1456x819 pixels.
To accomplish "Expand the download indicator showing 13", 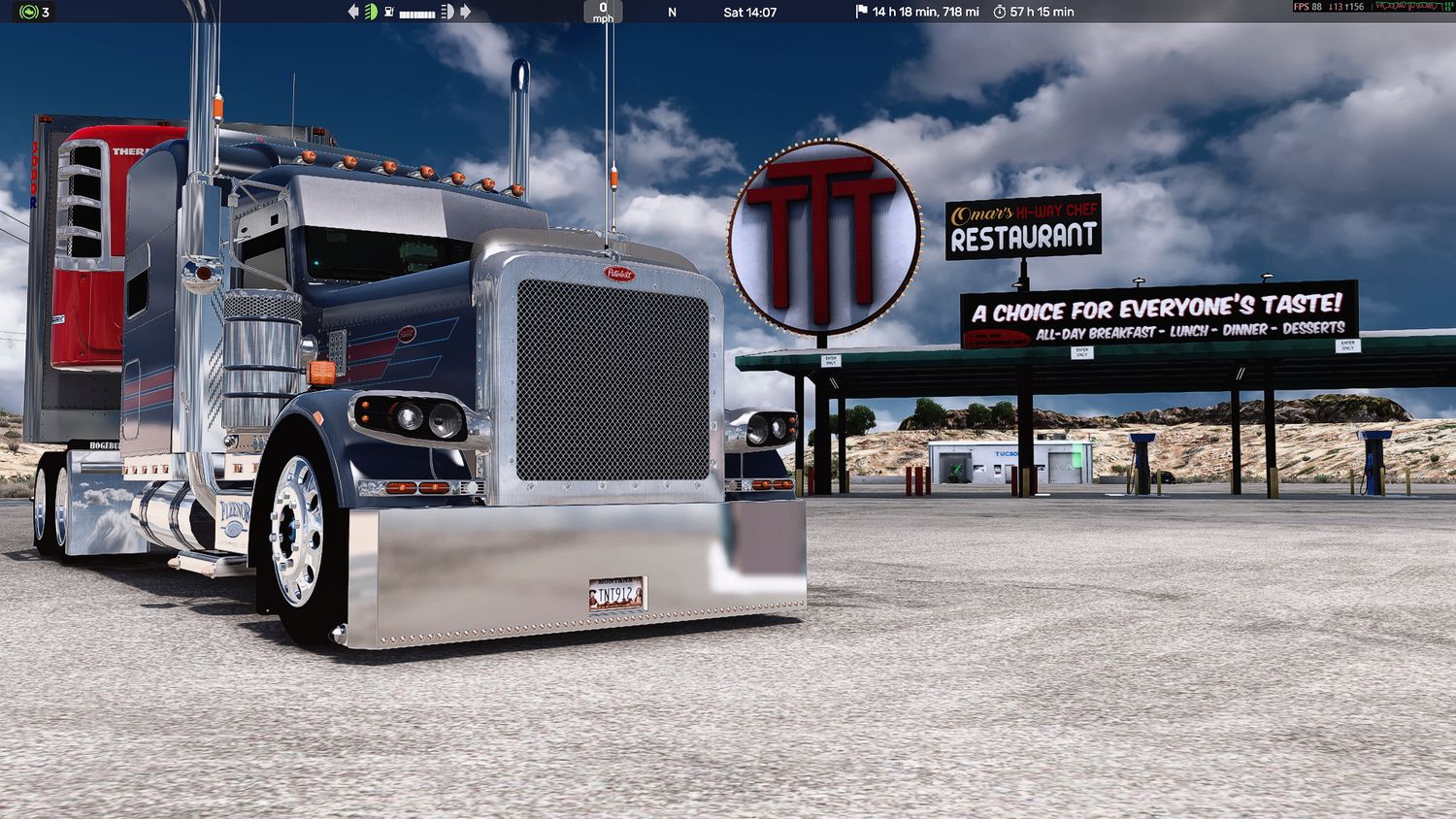I will (1335, 7).
